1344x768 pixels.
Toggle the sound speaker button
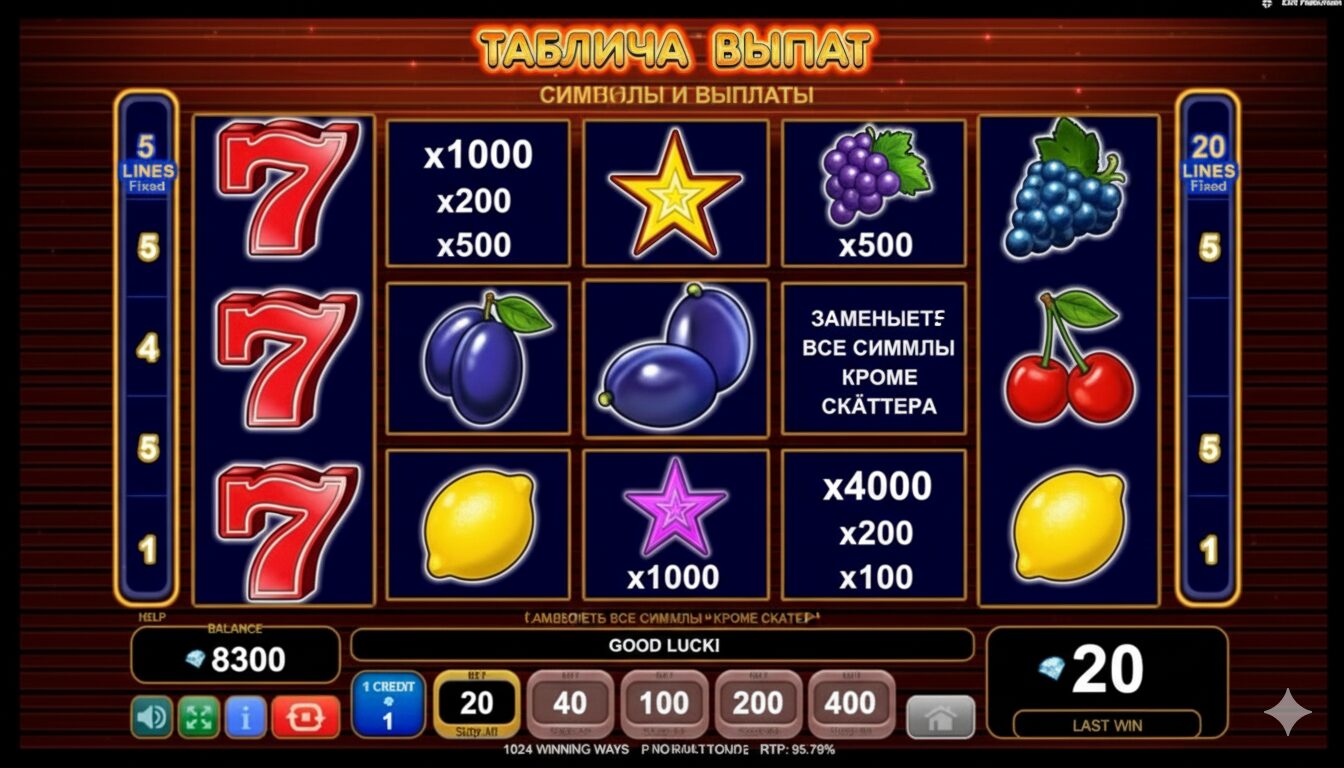(x=152, y=717)
